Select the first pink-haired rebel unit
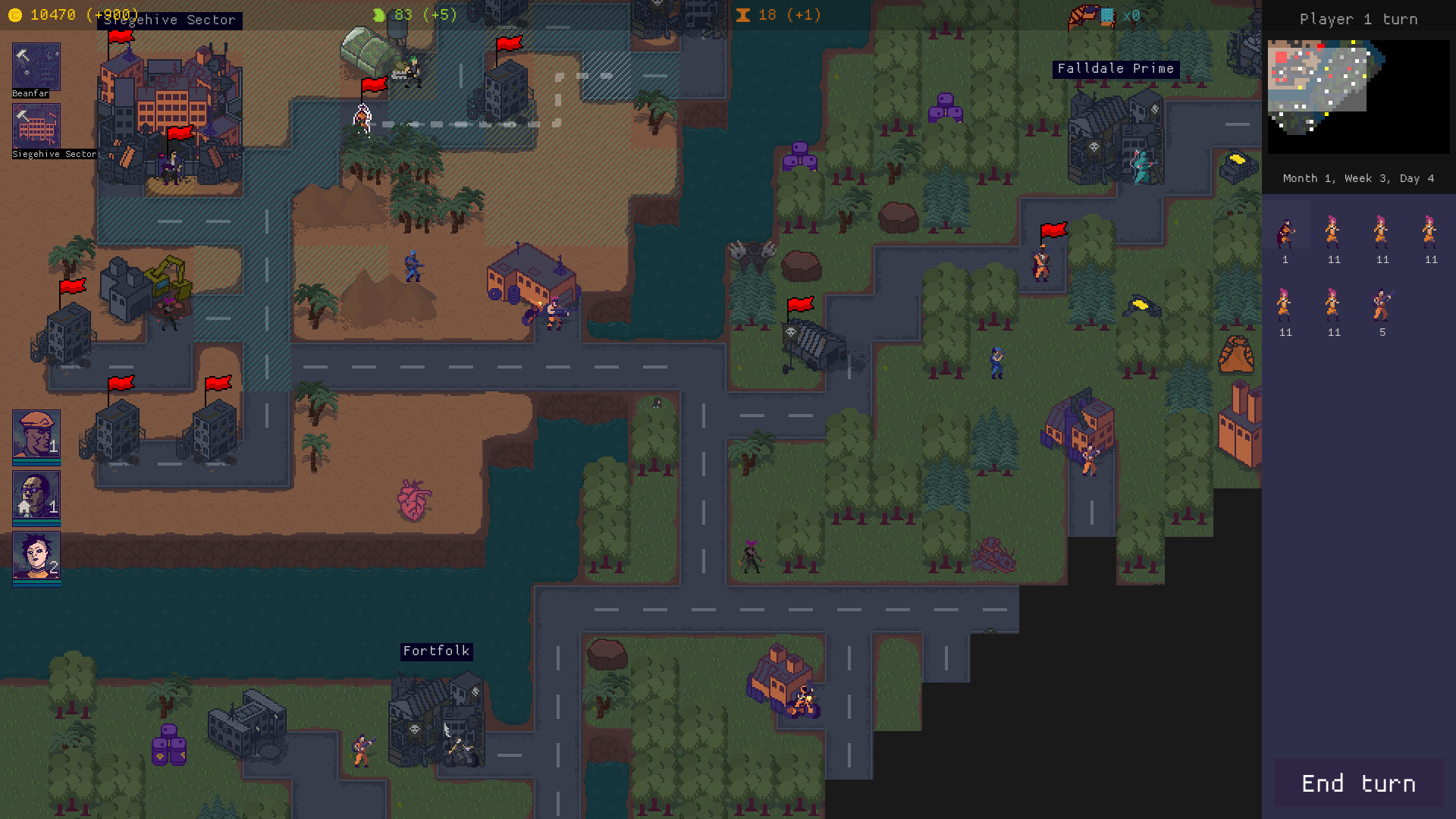This screenshot has width=1456, height=819. click(x=1333, y=231)
